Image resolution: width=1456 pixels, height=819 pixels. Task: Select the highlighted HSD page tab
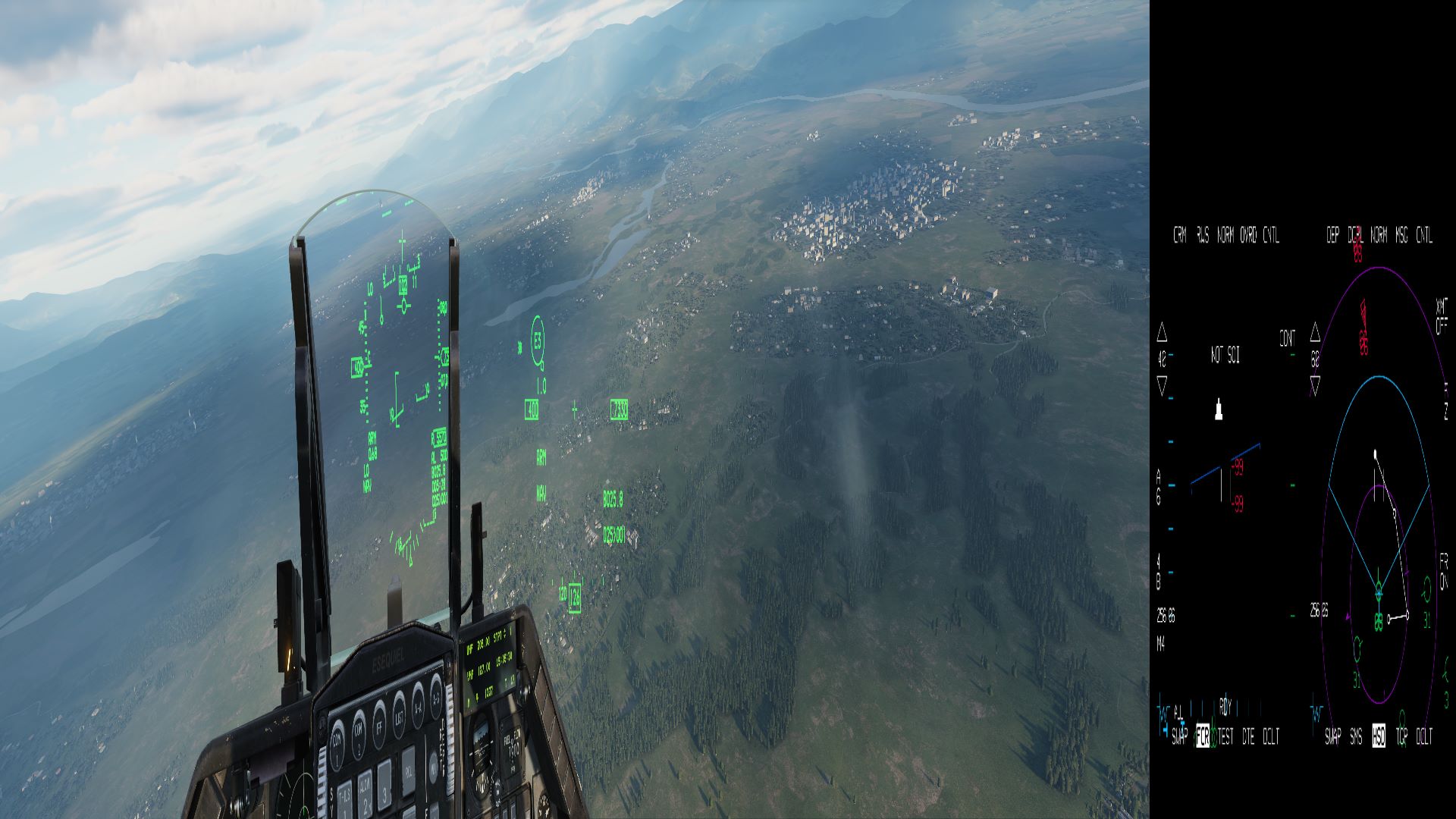(x=1379, y=736)
